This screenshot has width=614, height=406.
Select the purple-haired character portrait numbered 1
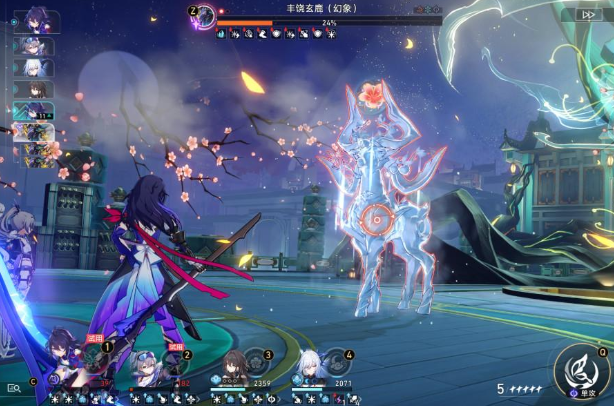click(x=62, y=357)
